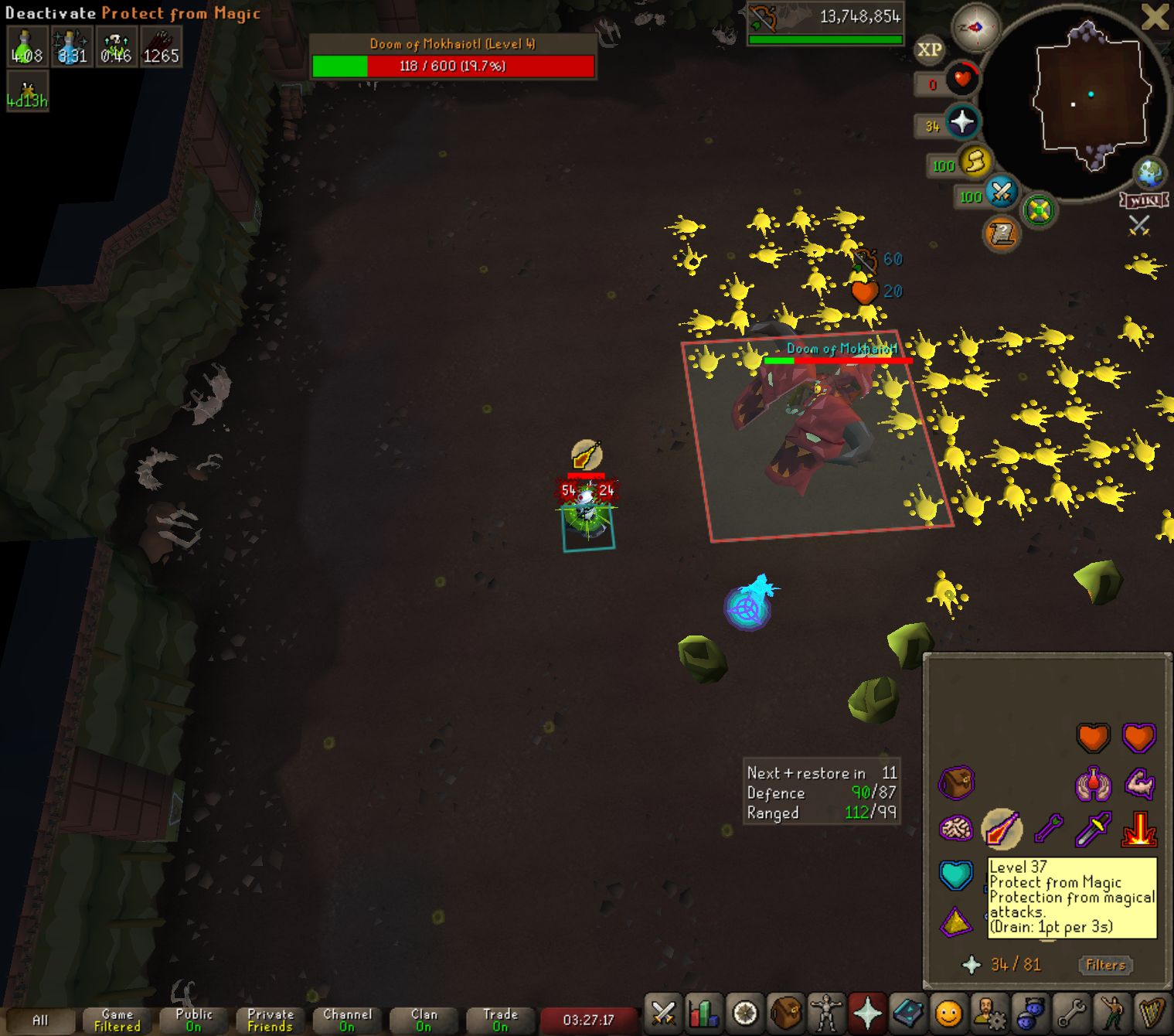Open the Spellbook tab
The image size is (1174, 1036).
click(908, 1013)
